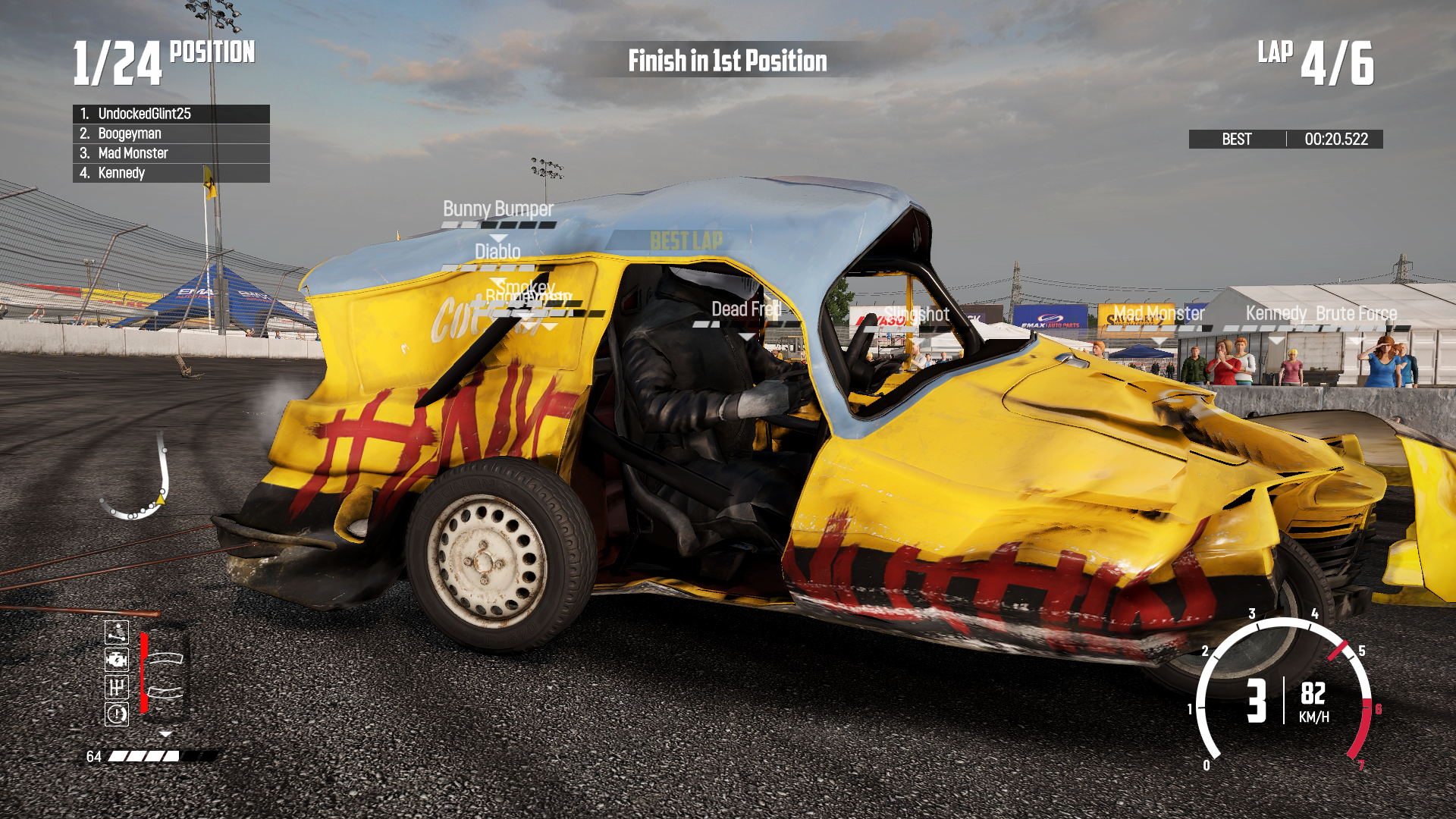The image size is (1456, 819).
Task: Toggle the rear bumper damage diagram
Action: (165, 692)
